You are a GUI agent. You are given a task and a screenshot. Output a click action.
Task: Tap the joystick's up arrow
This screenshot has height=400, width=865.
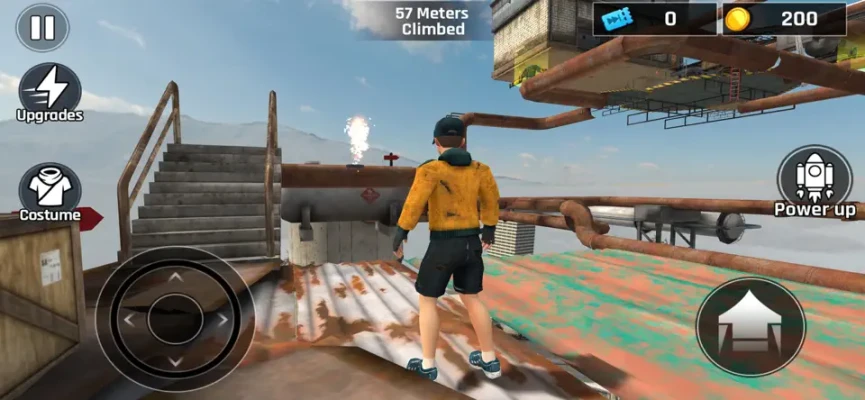tap(174, 277)
